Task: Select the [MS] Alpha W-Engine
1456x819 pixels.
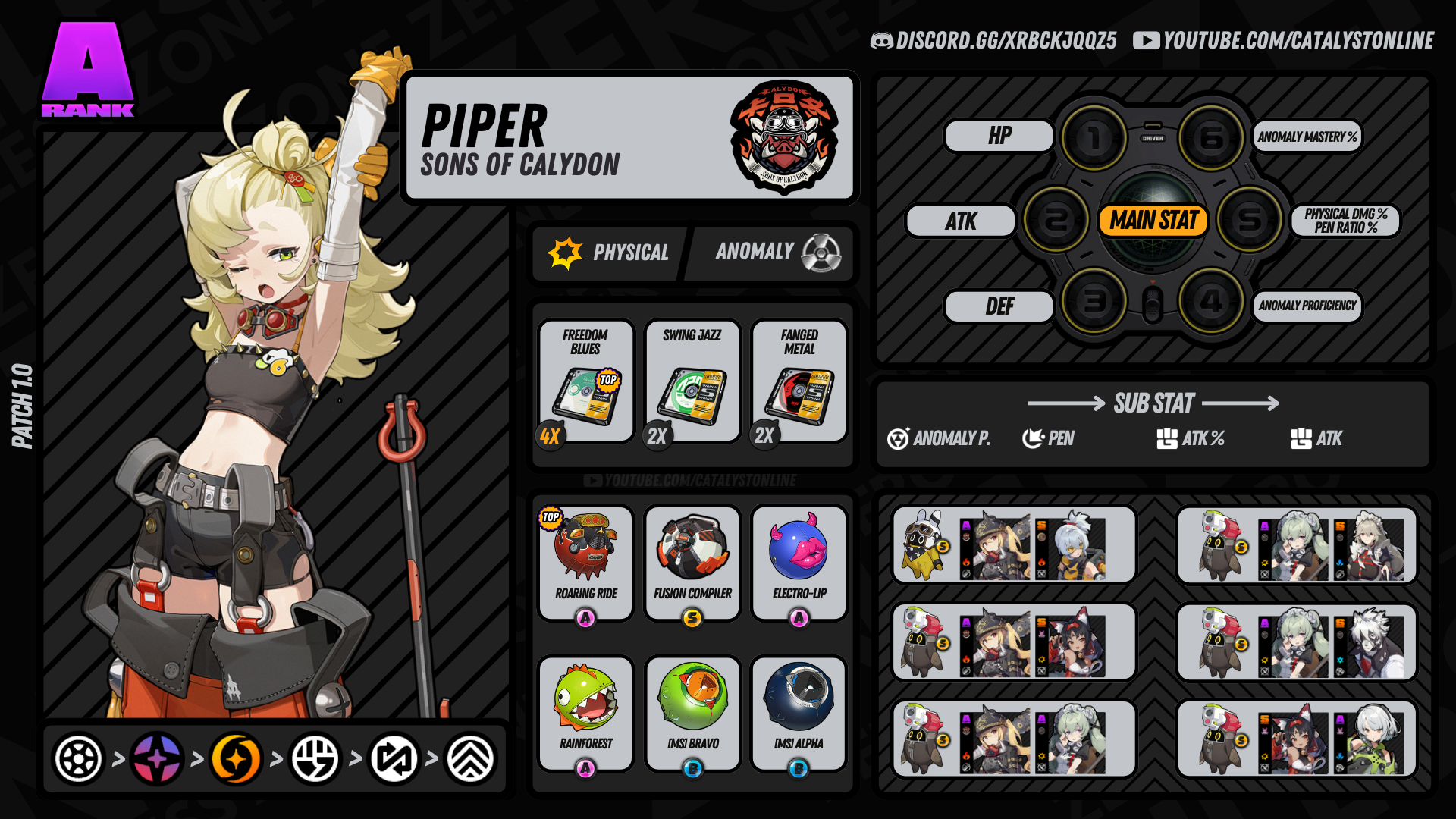Action: tap(799, 713)
